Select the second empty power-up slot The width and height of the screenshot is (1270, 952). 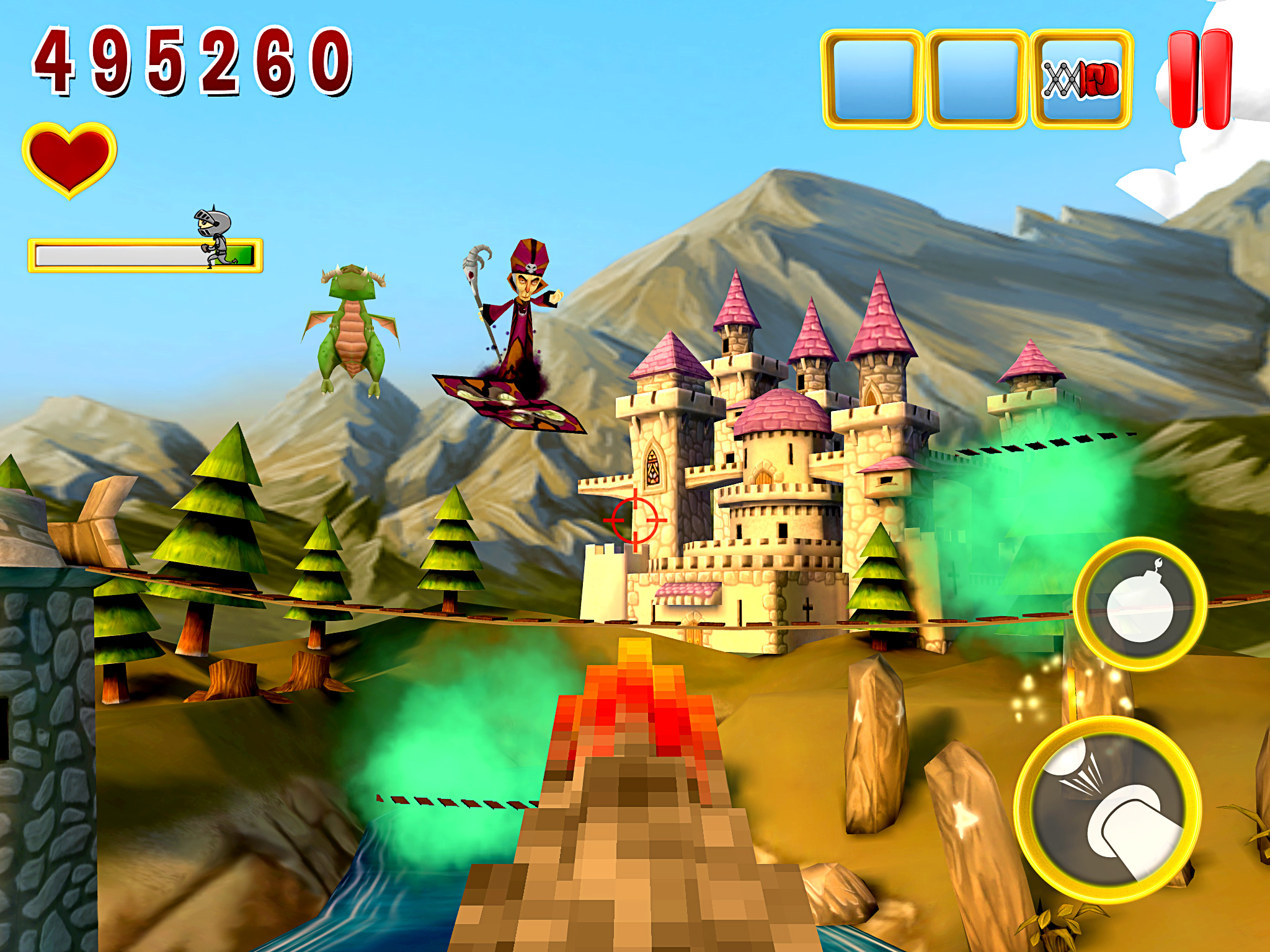(977, 74)
